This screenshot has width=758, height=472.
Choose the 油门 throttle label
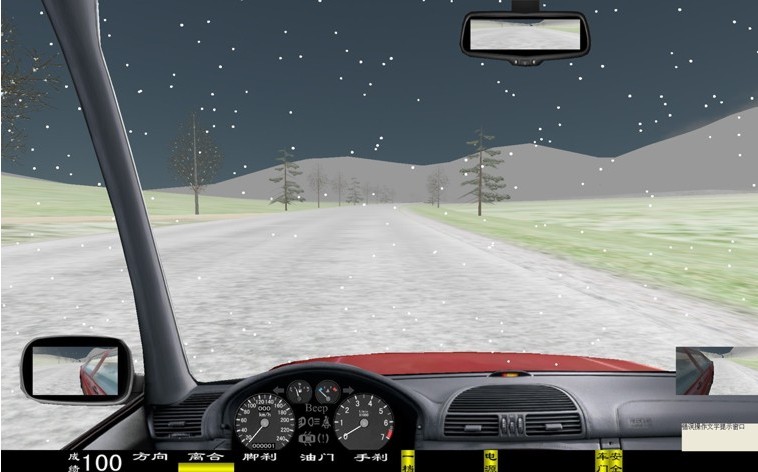coord(316,457)
